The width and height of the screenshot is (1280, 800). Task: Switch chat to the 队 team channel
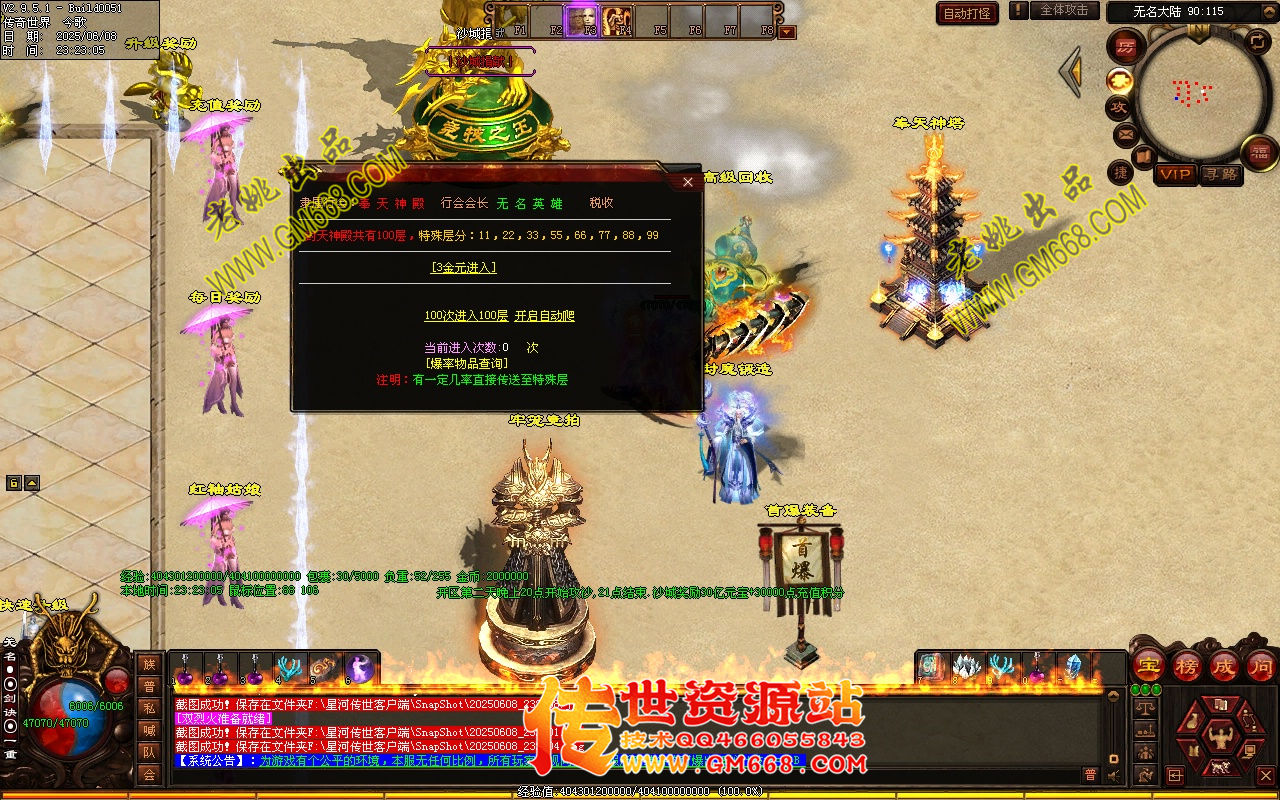(x=149, y=752)
